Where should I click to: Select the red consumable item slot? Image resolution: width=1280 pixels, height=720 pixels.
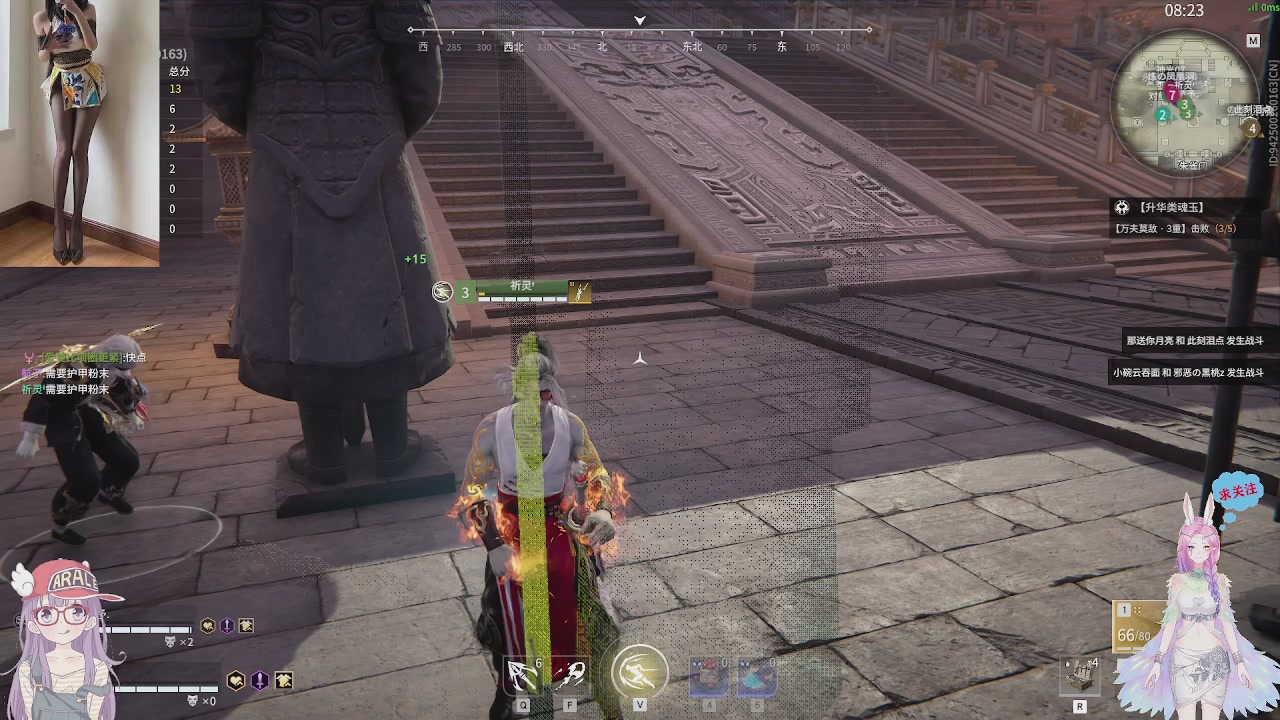click(708, 676)
